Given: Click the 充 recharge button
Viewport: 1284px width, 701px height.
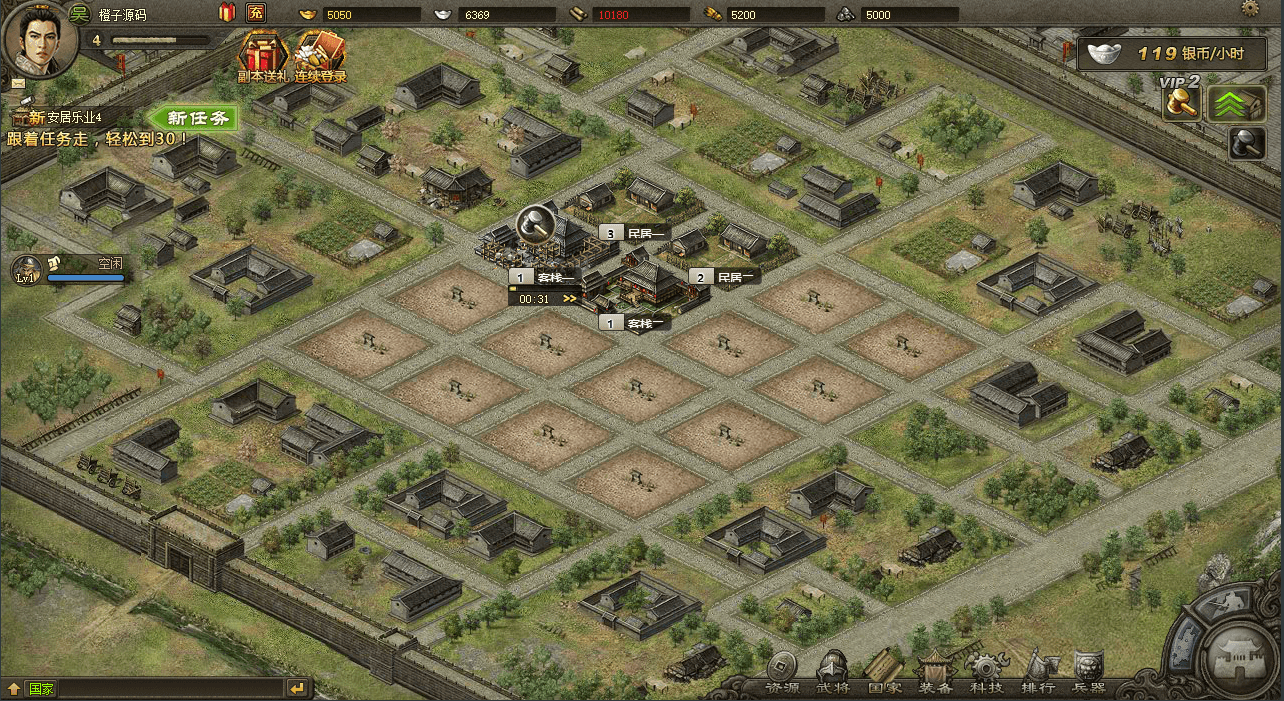Looking at the screenshot, I should [256, 13].
